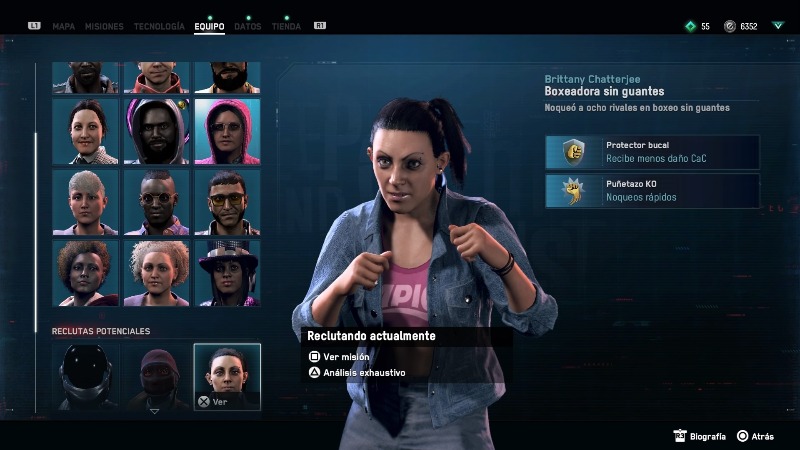Select the black-helmeted potential recruit
The image size is (800, 450).
coord(86,376)
